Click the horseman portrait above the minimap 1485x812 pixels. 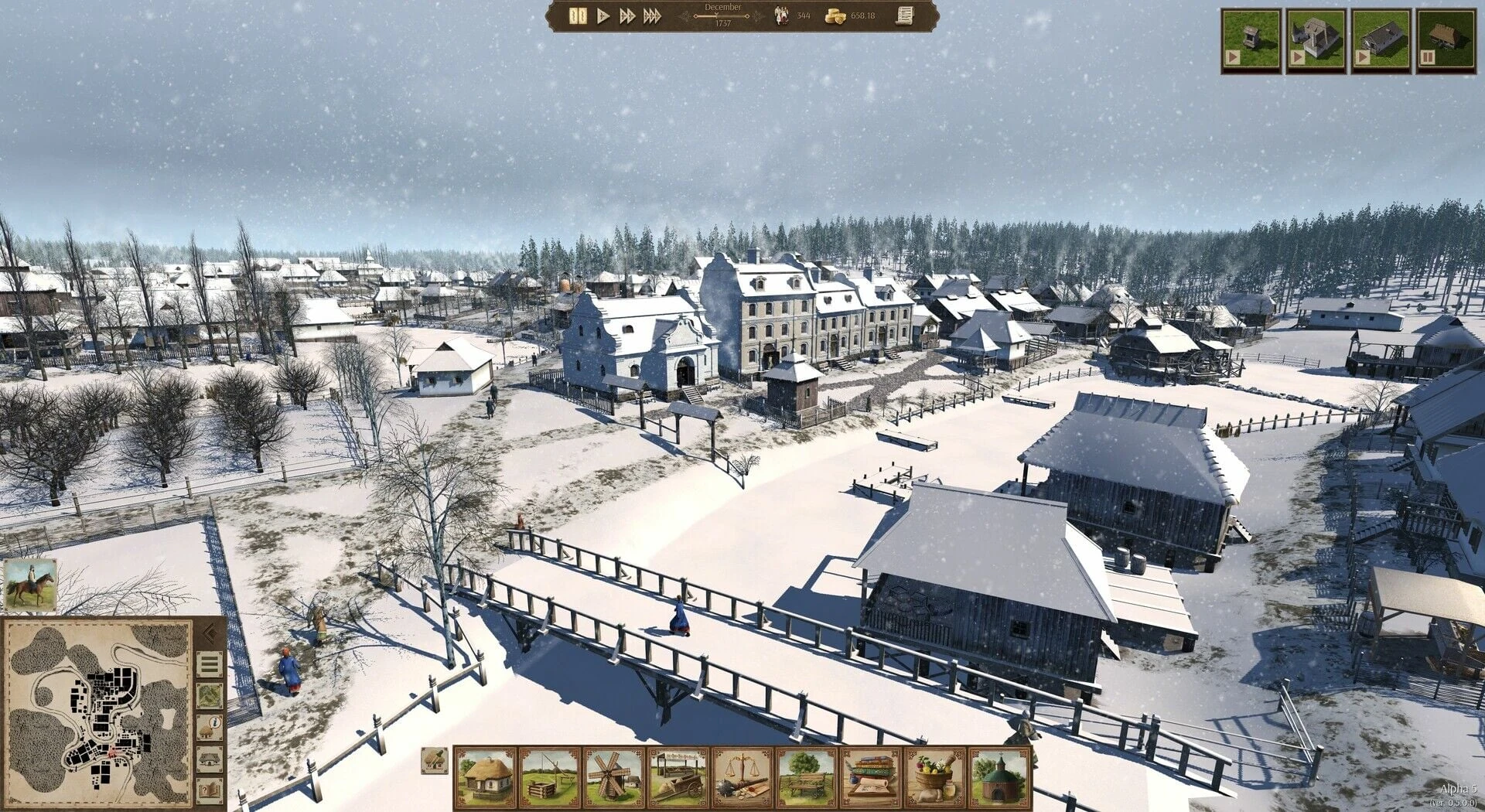(31, 585)
